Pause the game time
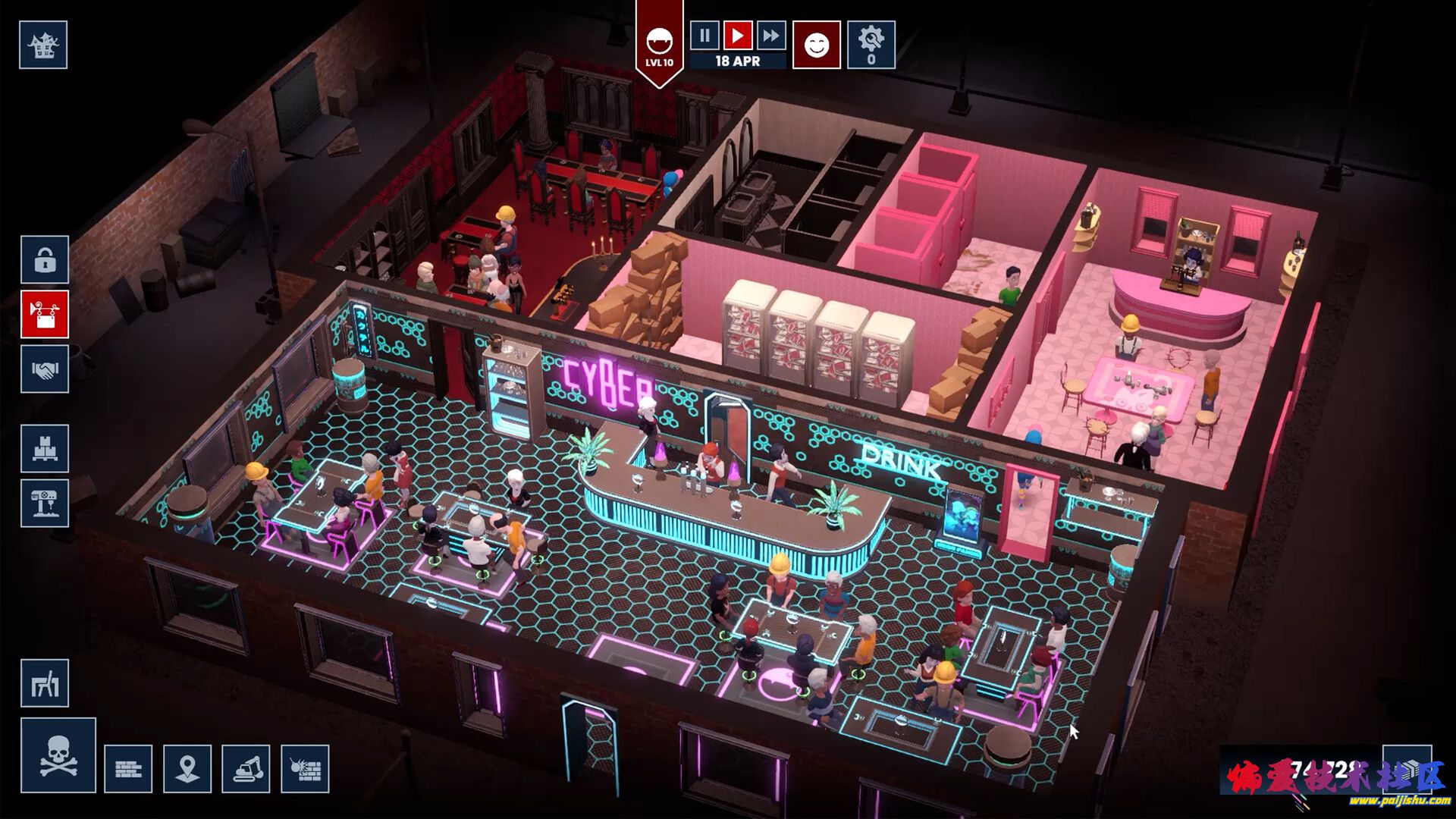 [704, 35]
